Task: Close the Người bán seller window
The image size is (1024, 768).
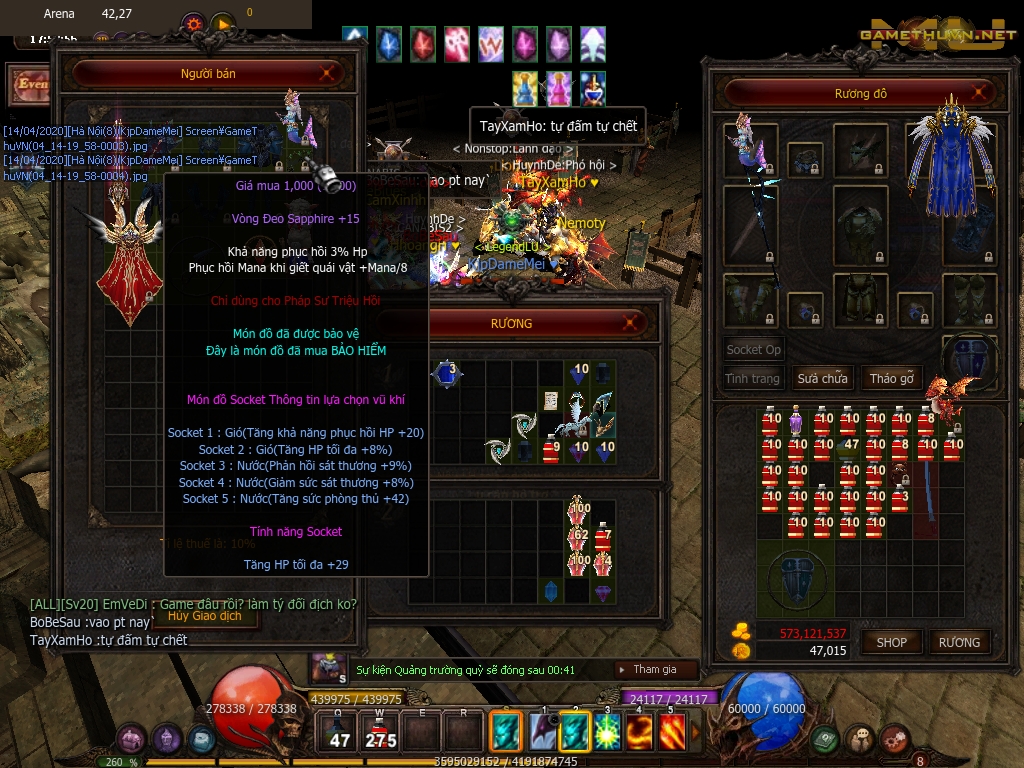Action: pyautogui.click(x=327, y=73)
